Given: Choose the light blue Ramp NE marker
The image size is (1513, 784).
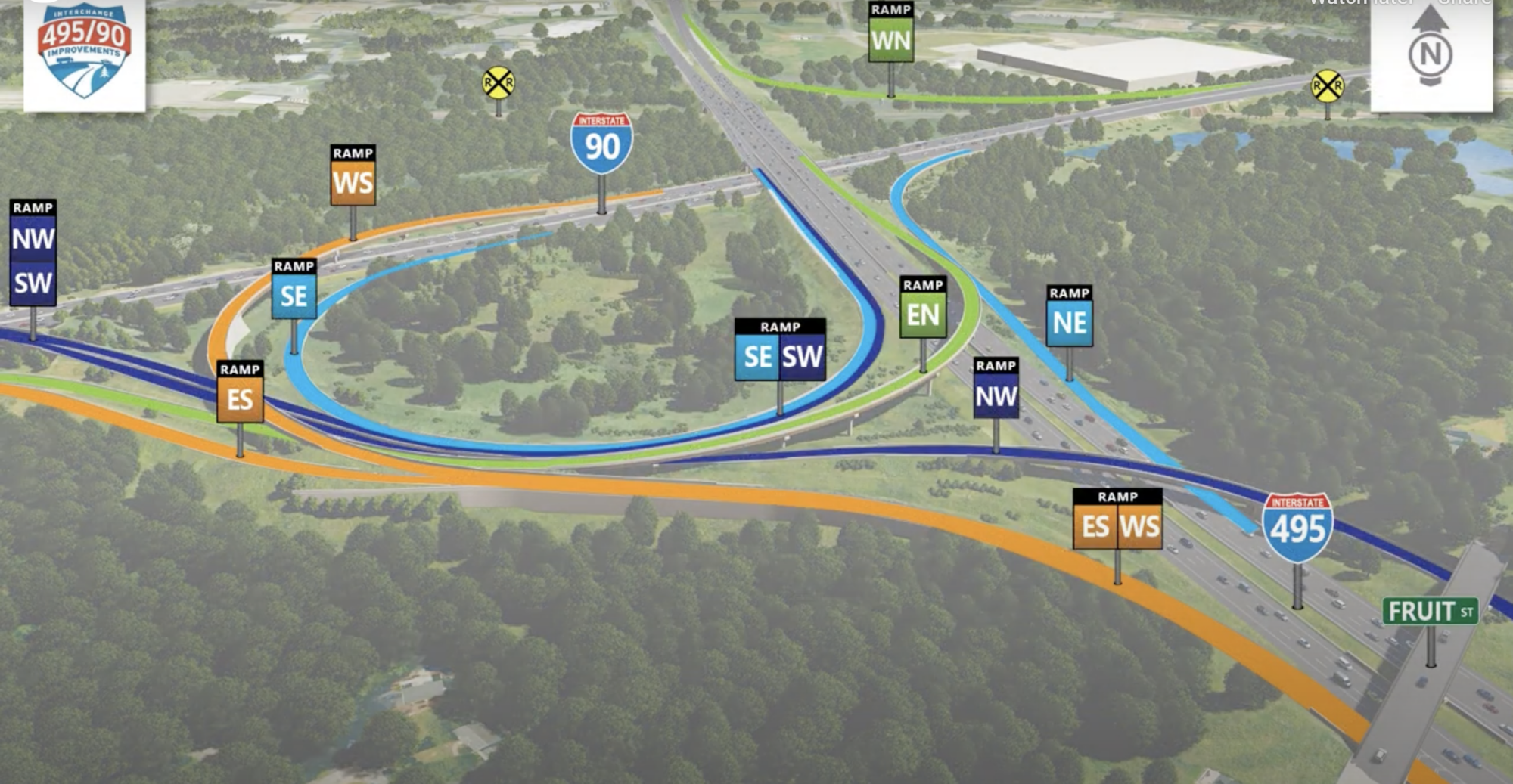Looking at the screenshot, I should click(1069, 316).
